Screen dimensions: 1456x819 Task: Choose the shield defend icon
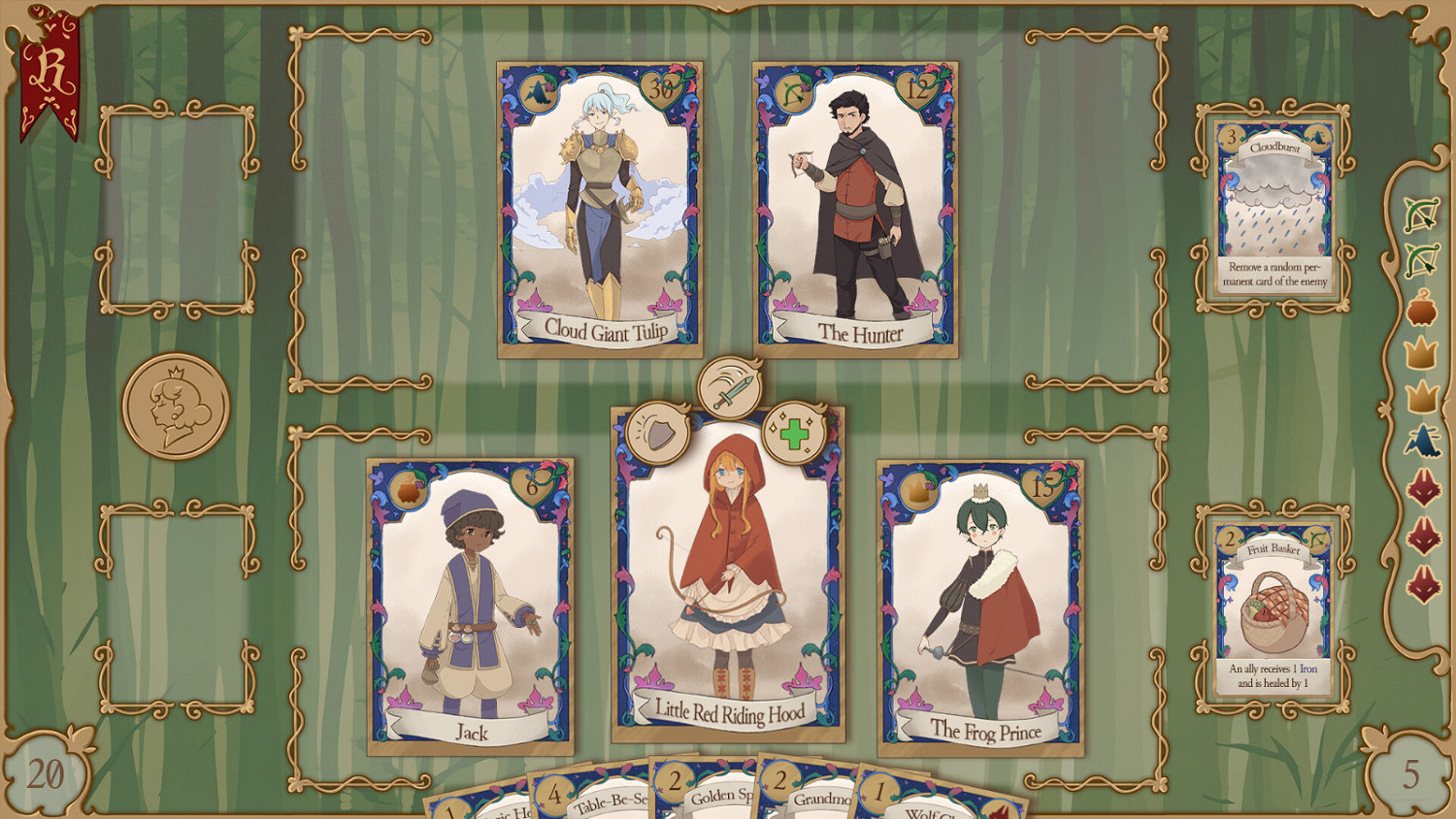click(x=662, y=428)
